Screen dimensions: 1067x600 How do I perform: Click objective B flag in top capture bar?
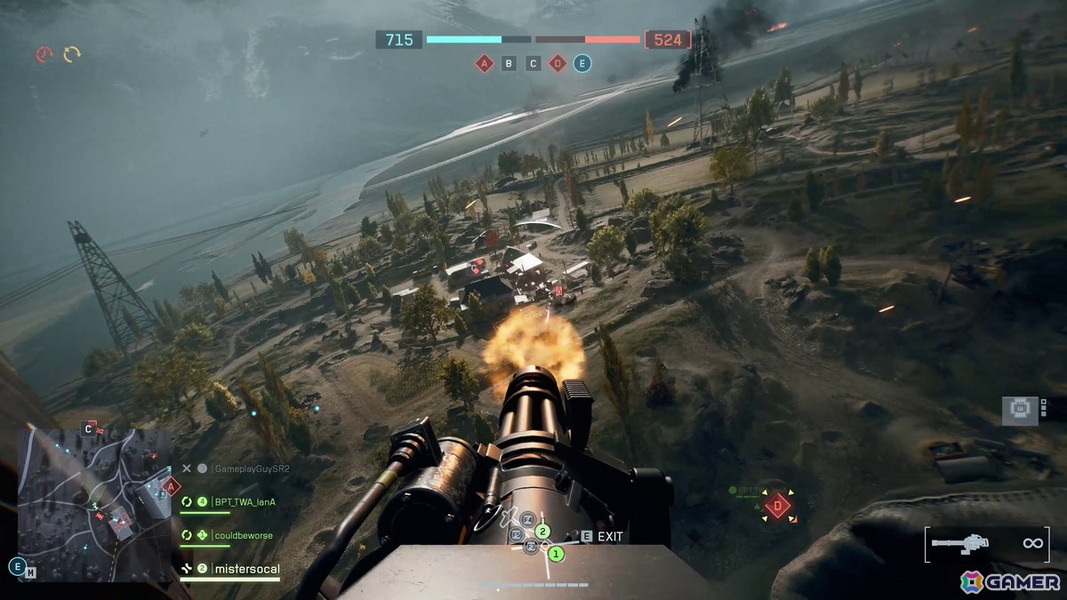(509, 64)
